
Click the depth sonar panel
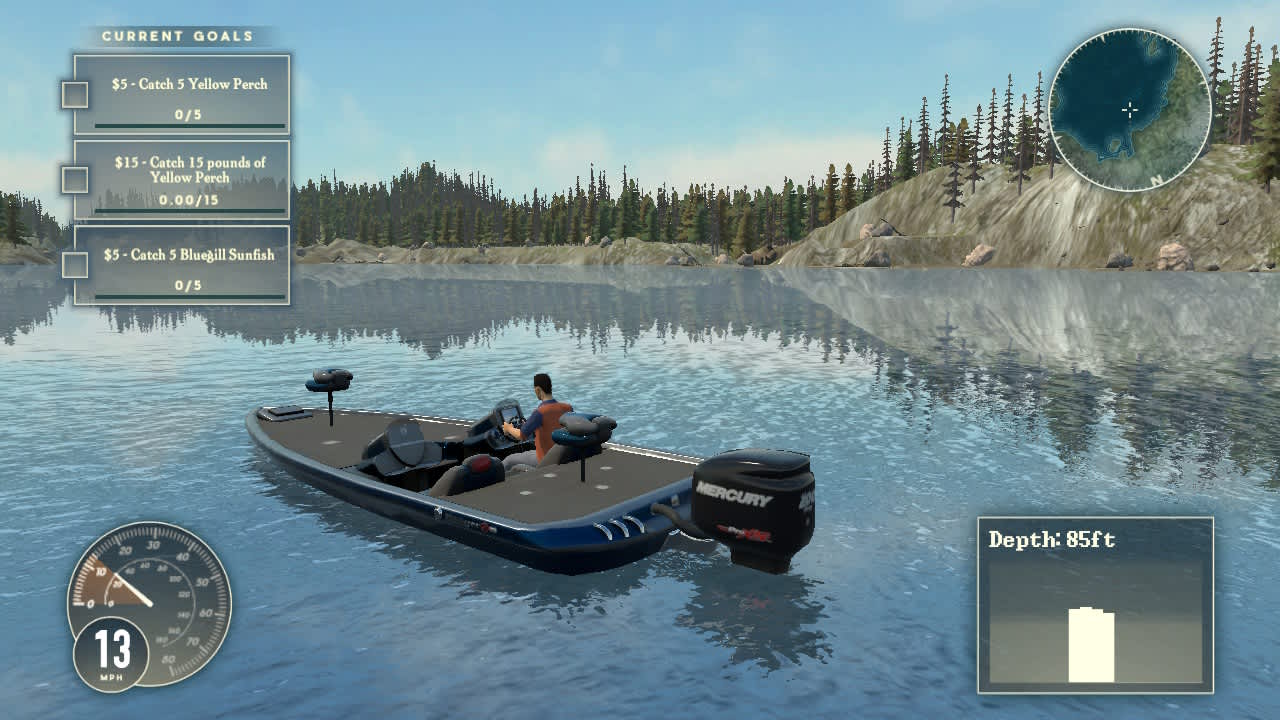point(1095,604)
